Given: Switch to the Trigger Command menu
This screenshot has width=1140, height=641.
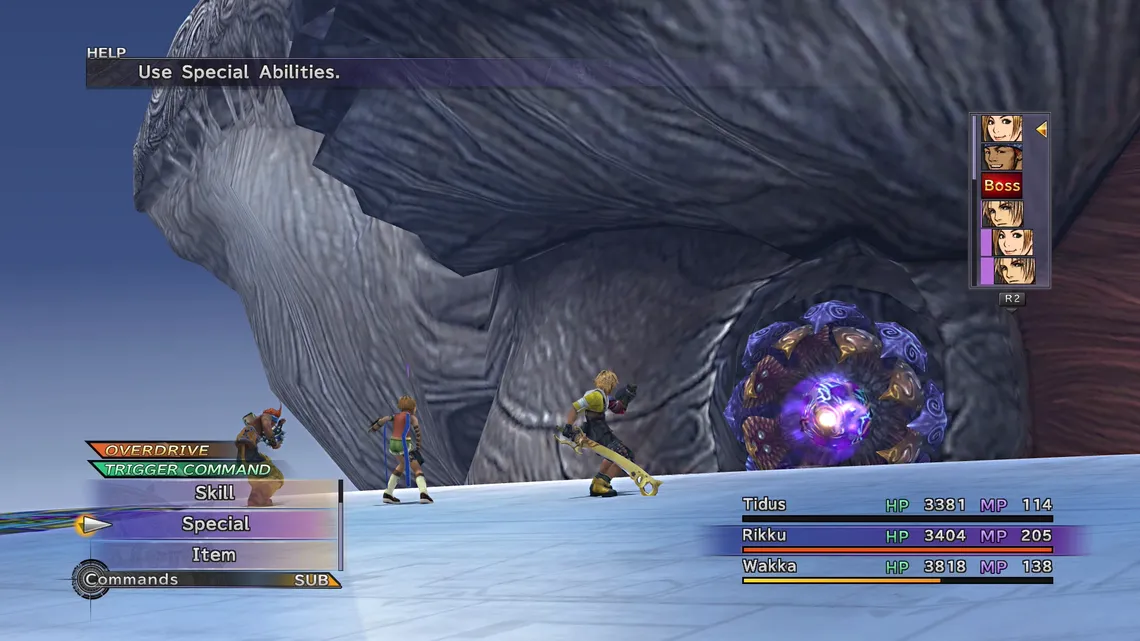Looking at the screenshot, I should [x=187, y=469].
